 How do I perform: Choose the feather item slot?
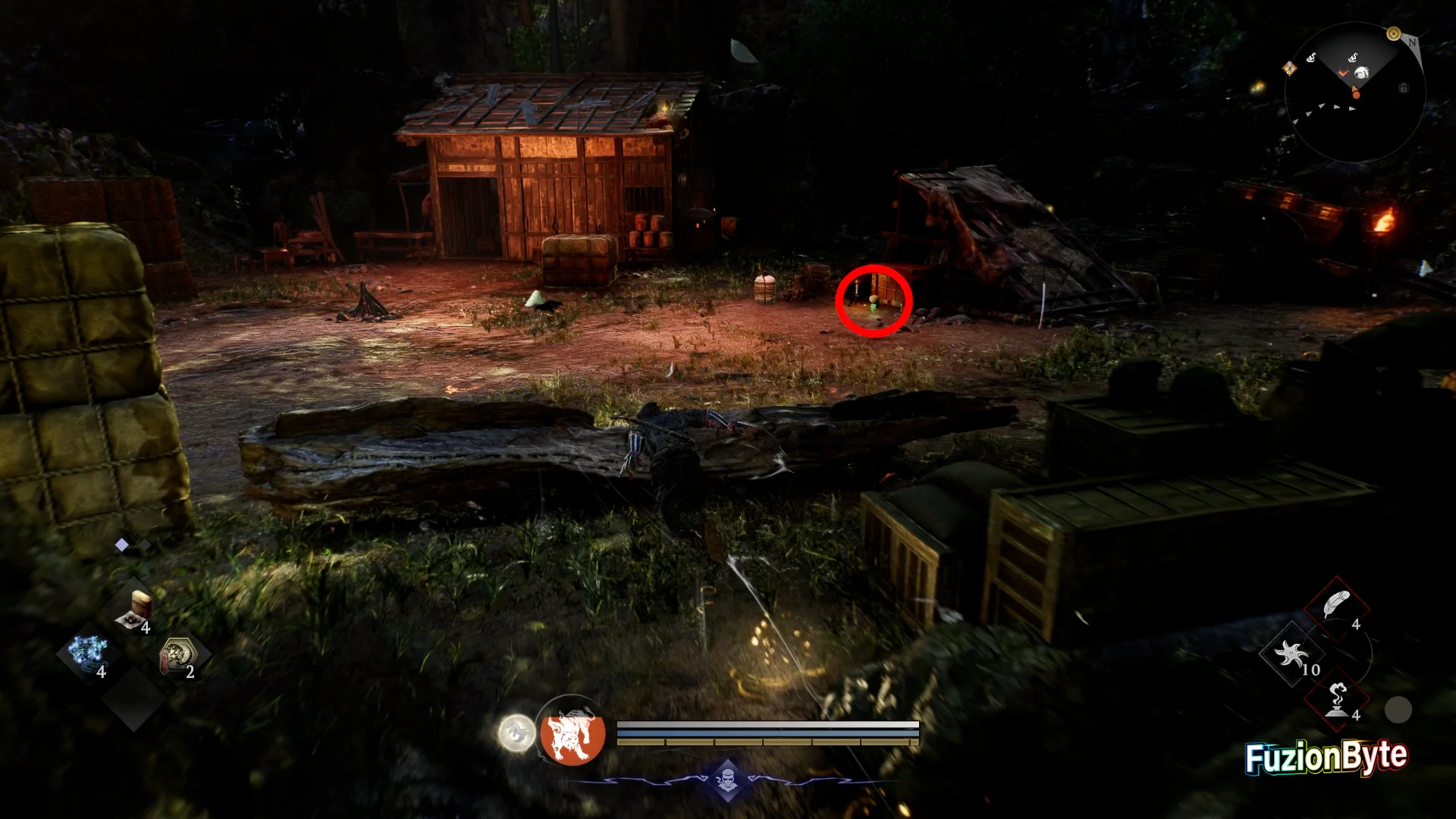click(1335, 606)
